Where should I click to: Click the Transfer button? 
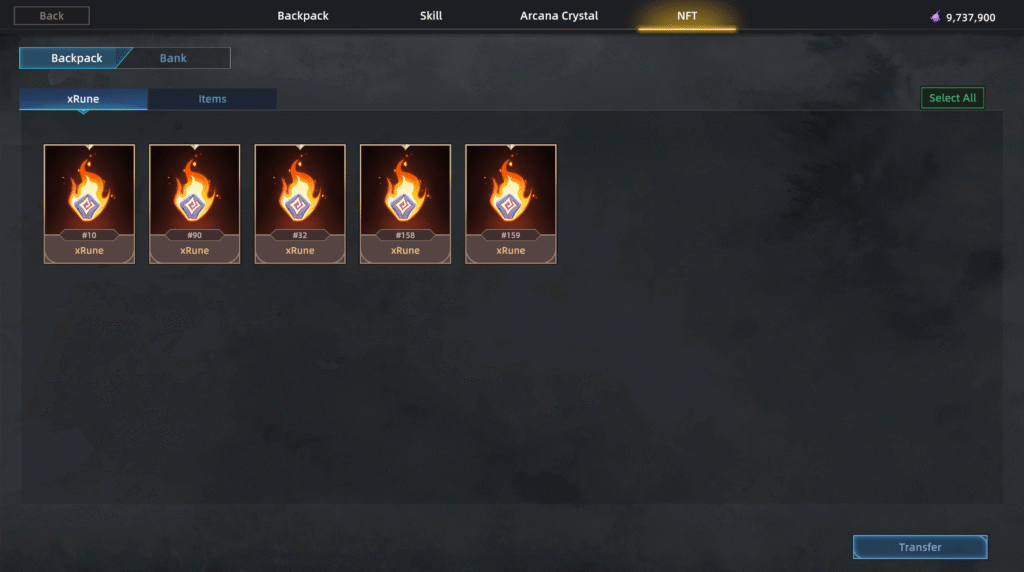920,547
